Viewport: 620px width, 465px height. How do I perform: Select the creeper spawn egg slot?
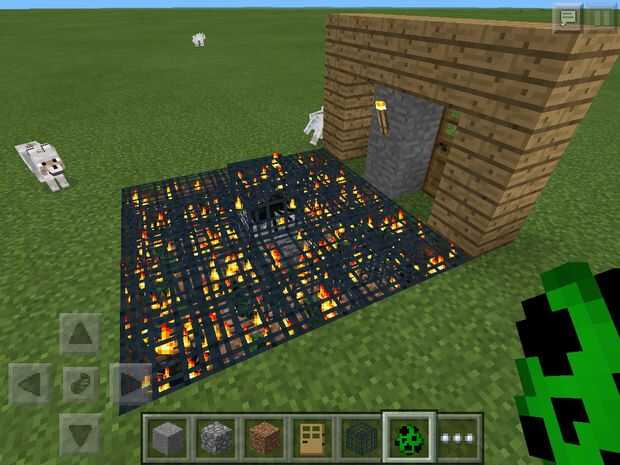[x=409, y=438]
